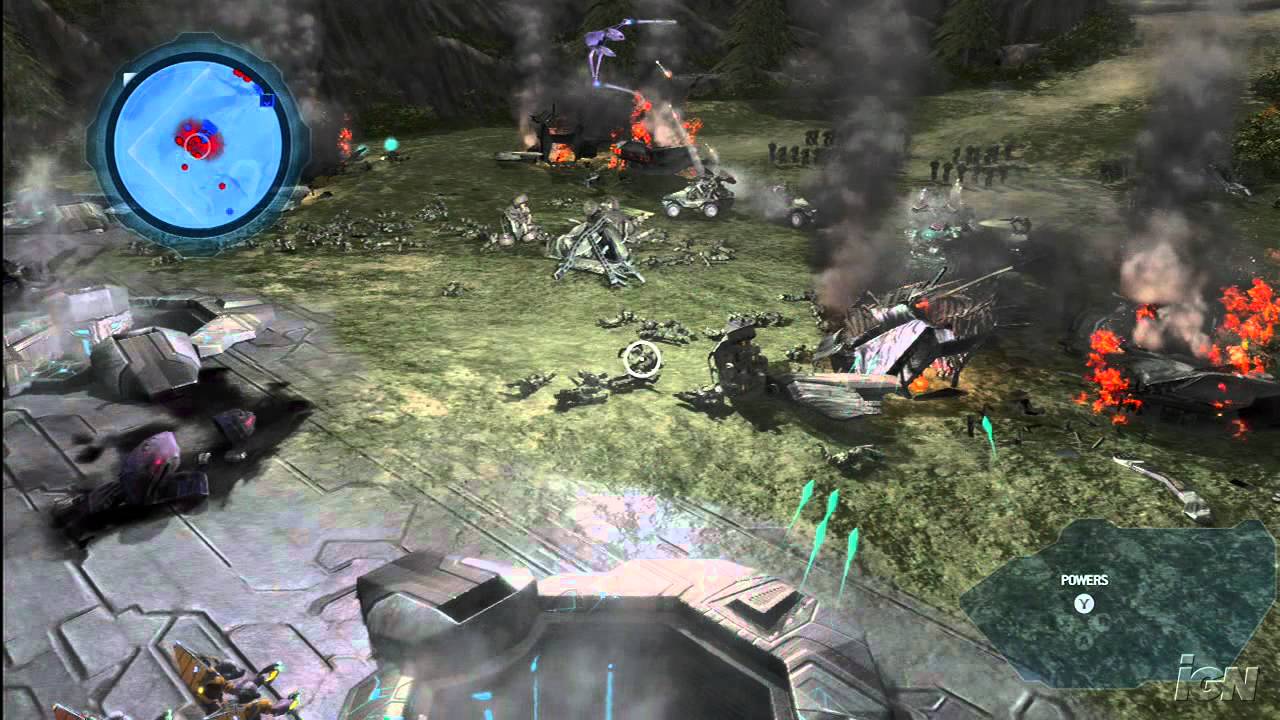Click the faded X button icon near Powers
Image resolution: width=1280 pixels, height=720 pixels.
tap(1102, 622)
